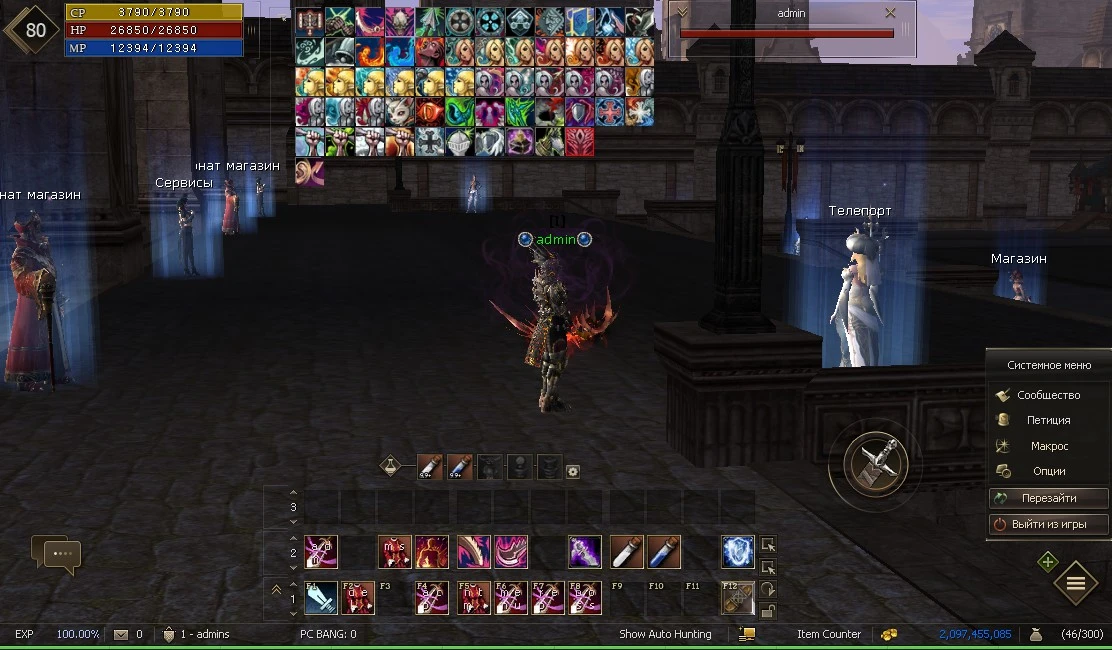1112x650 pixels.
Task: Open the Item Counter panel
Action: click(x=829, y=634)
